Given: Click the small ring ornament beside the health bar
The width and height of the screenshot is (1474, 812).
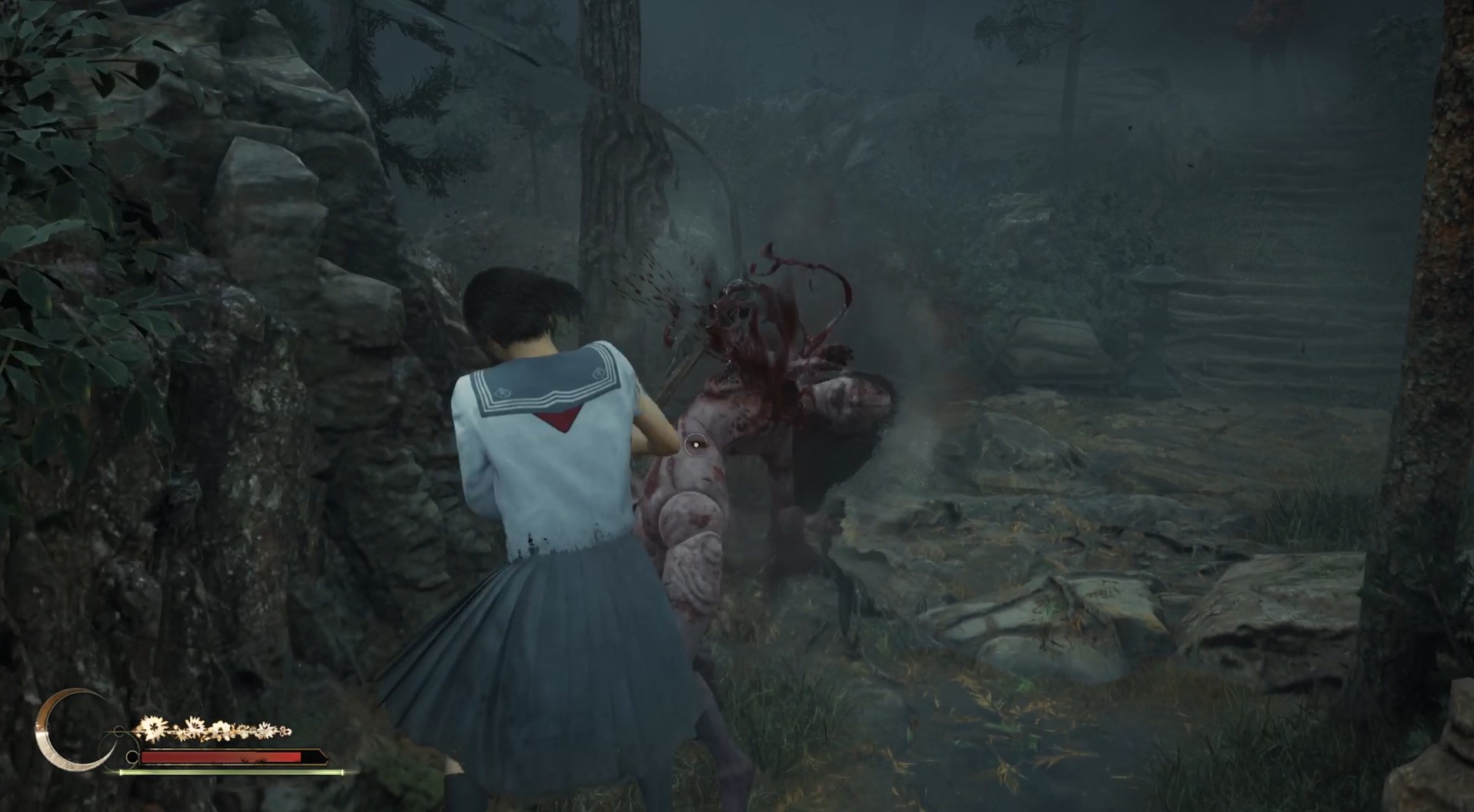Looking at the screenshot, I should 132,757.
